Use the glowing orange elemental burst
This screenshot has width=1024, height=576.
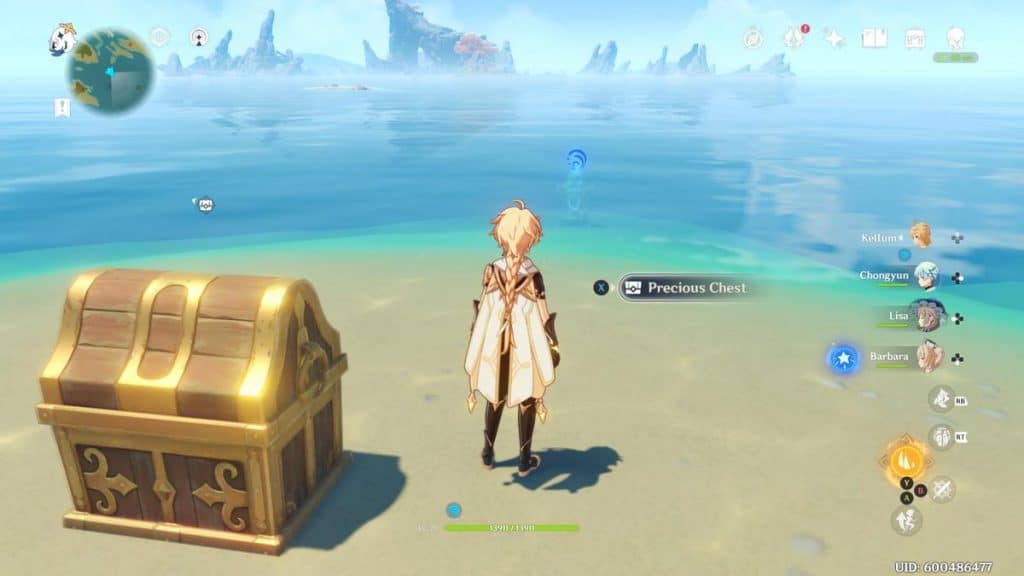(x=905, y=462)
